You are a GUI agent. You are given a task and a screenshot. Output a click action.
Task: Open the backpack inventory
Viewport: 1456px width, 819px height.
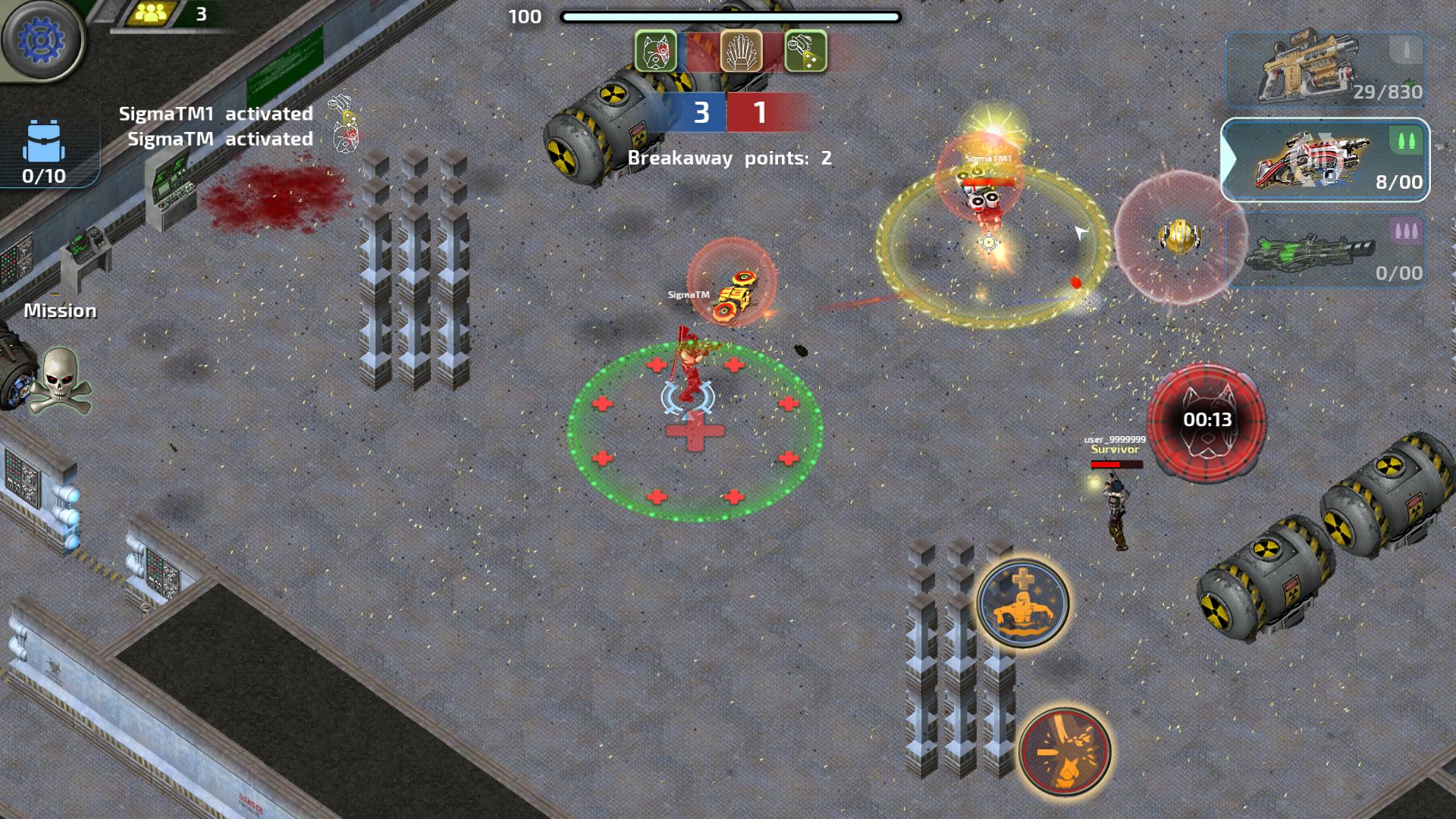click(44, 152)
